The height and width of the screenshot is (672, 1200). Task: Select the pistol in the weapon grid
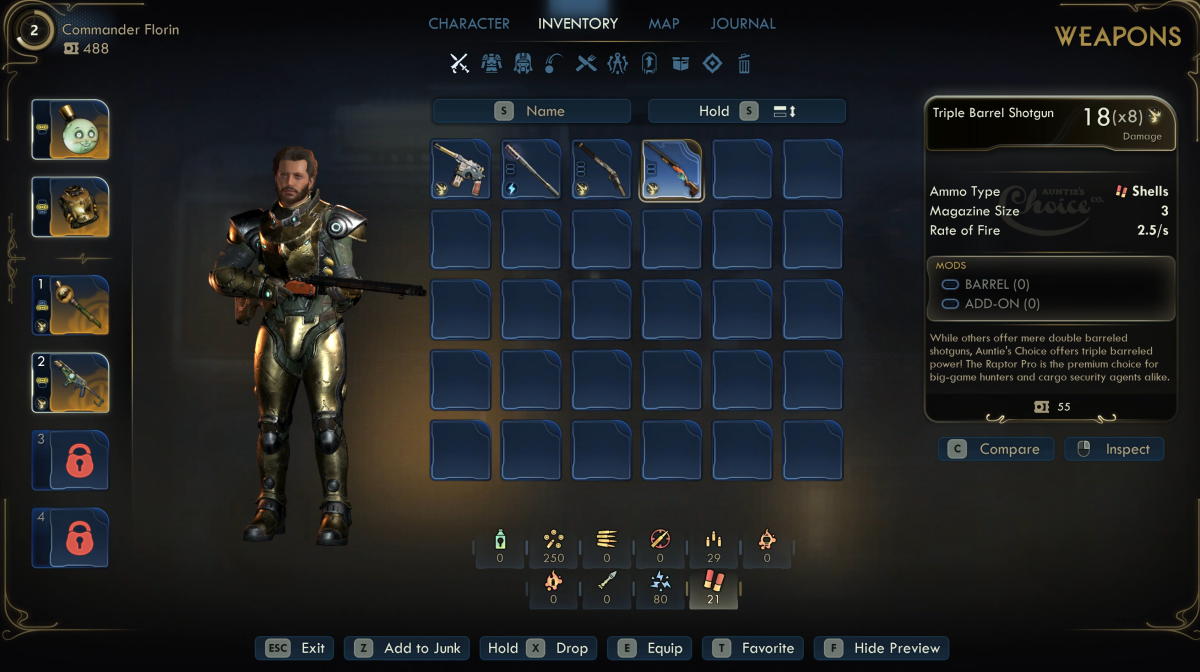pyautogui.click(x=461, y=169)
